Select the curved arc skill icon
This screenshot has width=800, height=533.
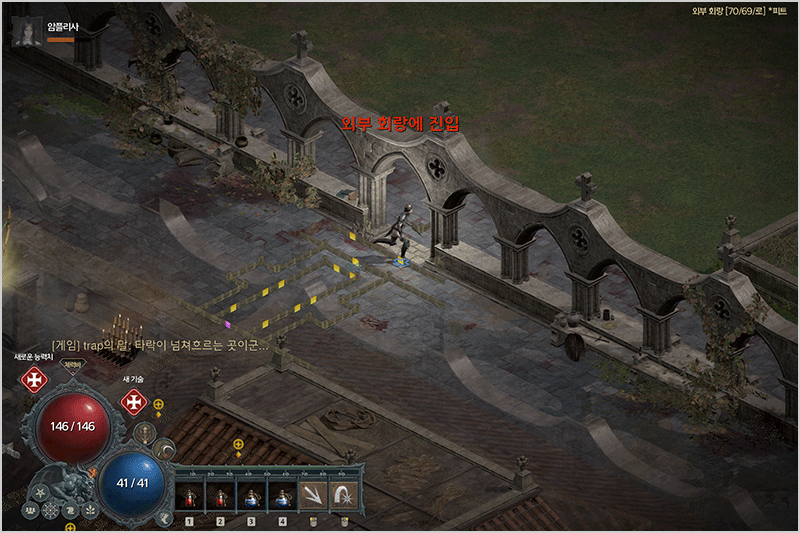tap(343, 495)
